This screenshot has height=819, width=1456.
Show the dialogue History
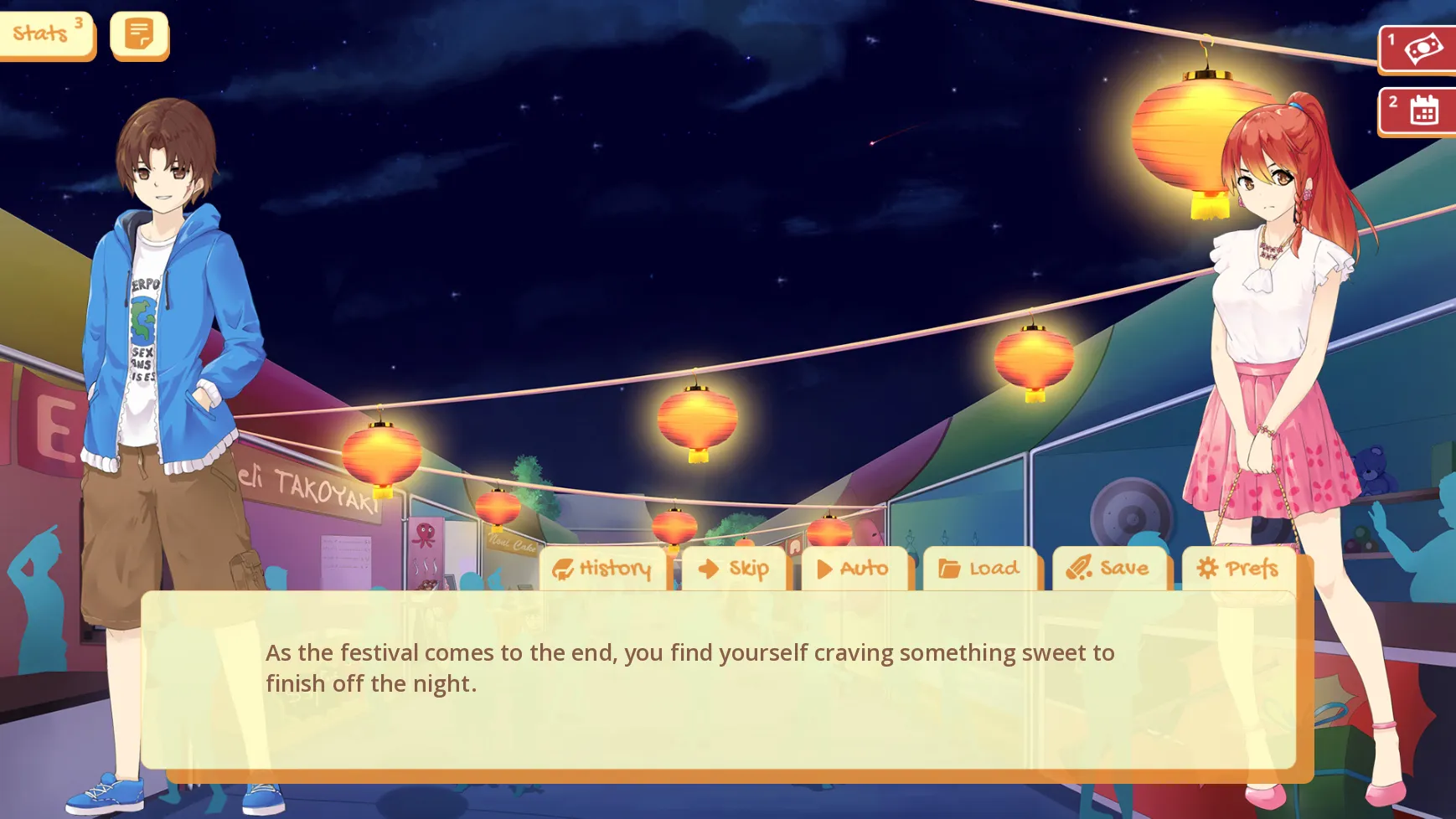[x=603, y=569]
